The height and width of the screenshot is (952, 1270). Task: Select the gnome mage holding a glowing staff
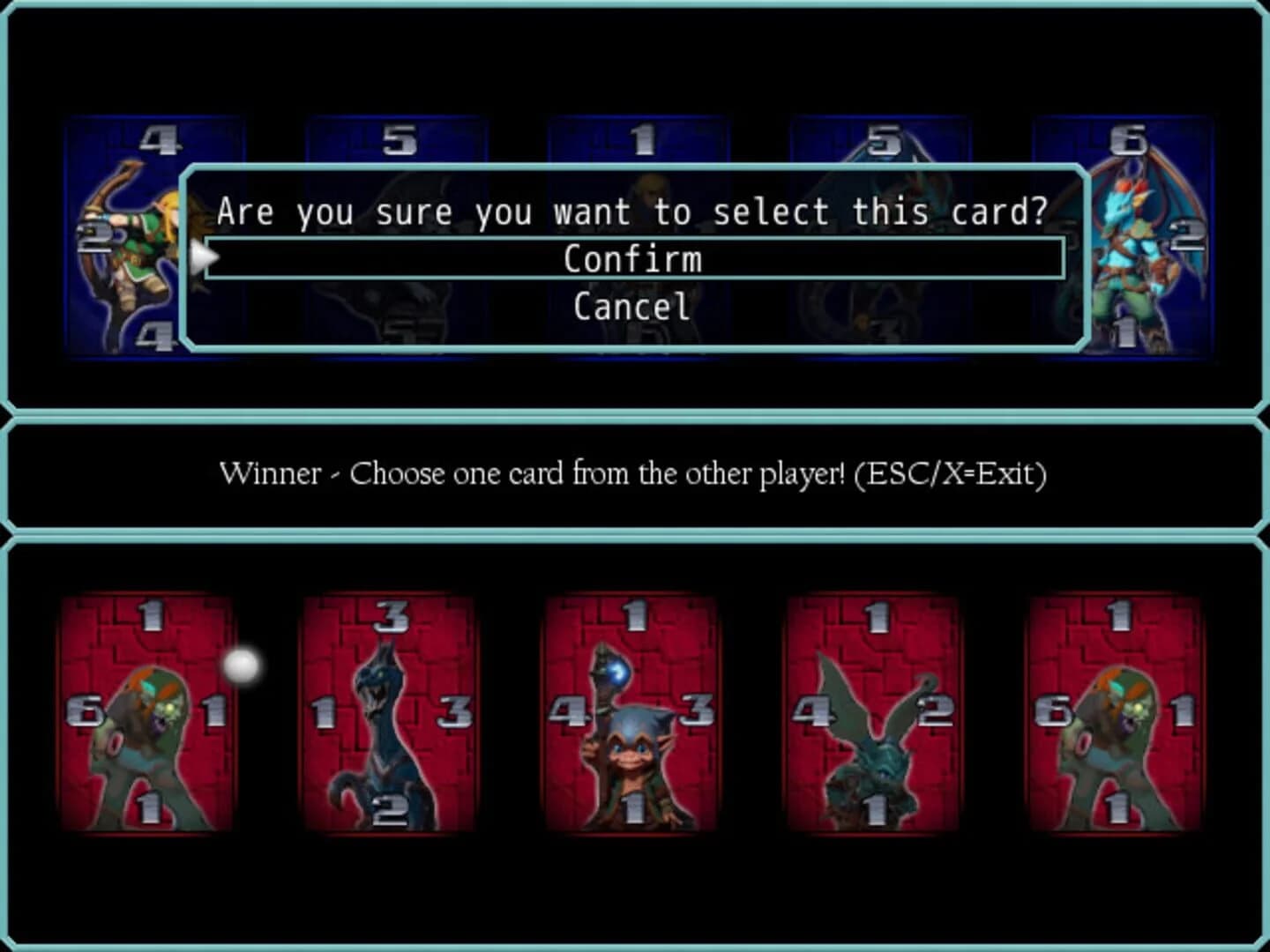(631, 714)
